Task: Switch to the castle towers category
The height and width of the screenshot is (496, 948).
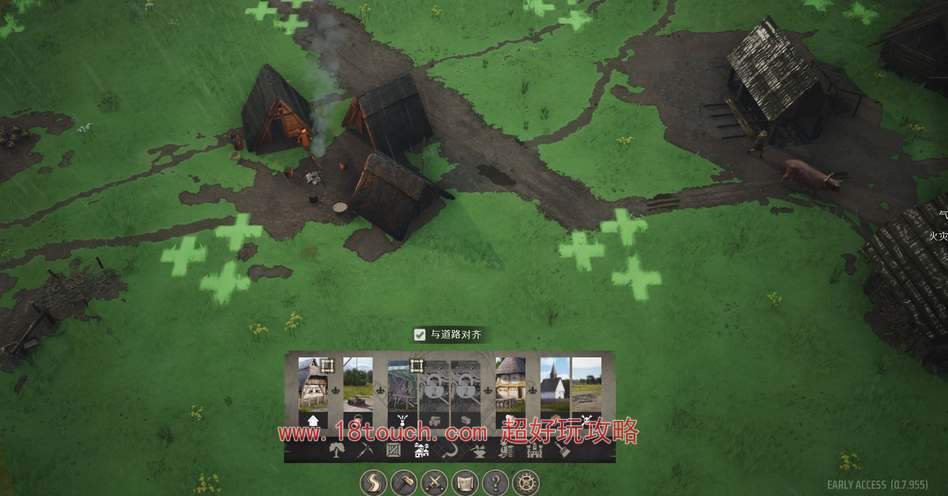Action: click(x=534, y=451)
